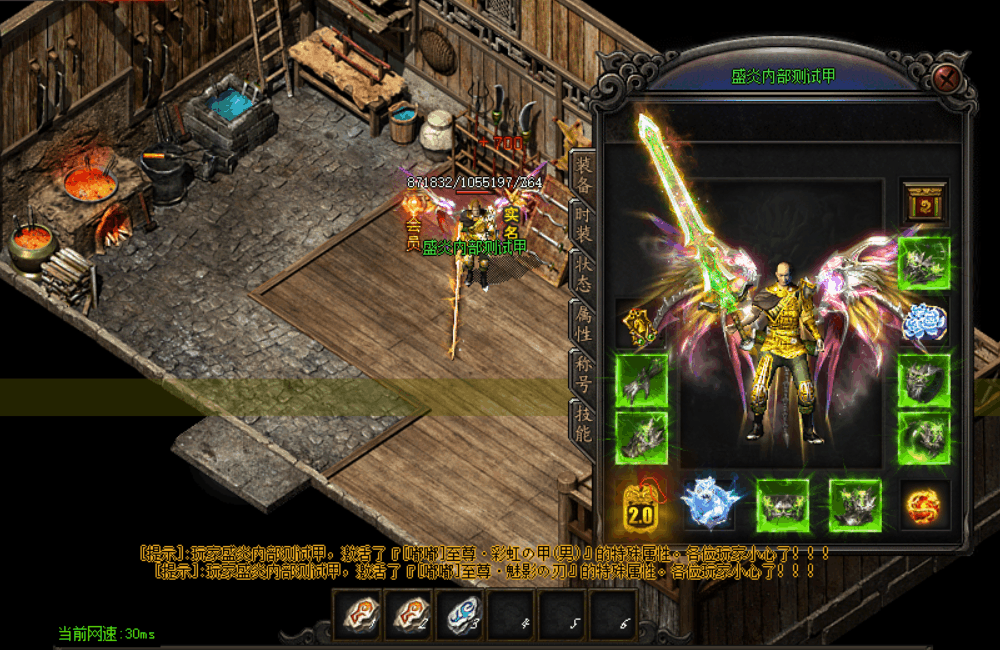View the 技能 skills tab
Screen dimensions: 1000x650
tap(582, 421)
